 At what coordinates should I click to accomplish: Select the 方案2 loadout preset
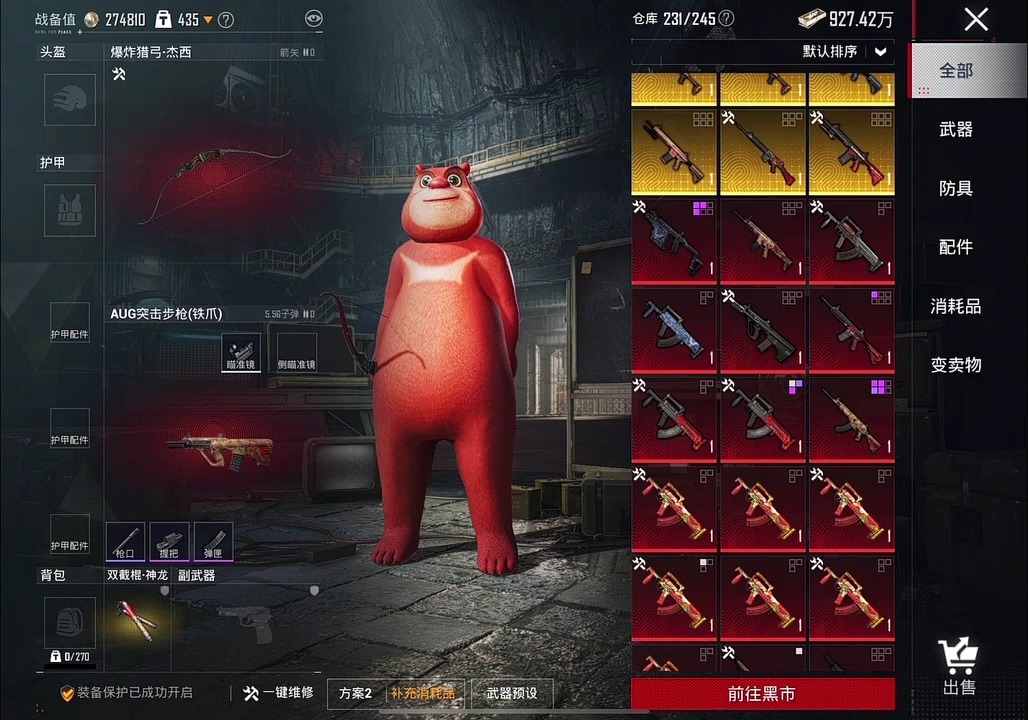tap(355, 693)
